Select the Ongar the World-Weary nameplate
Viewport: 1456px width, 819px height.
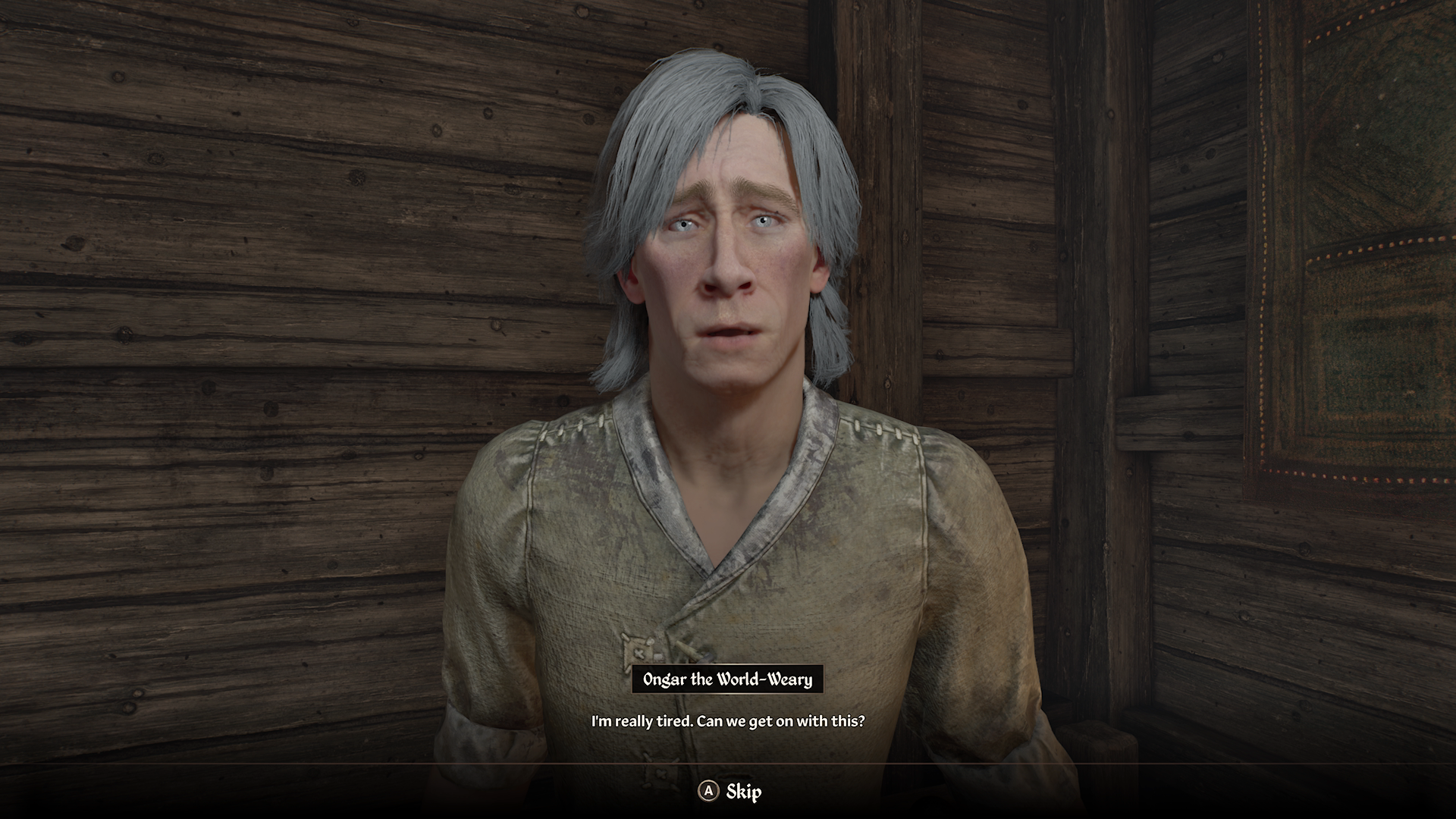[728, 680]
